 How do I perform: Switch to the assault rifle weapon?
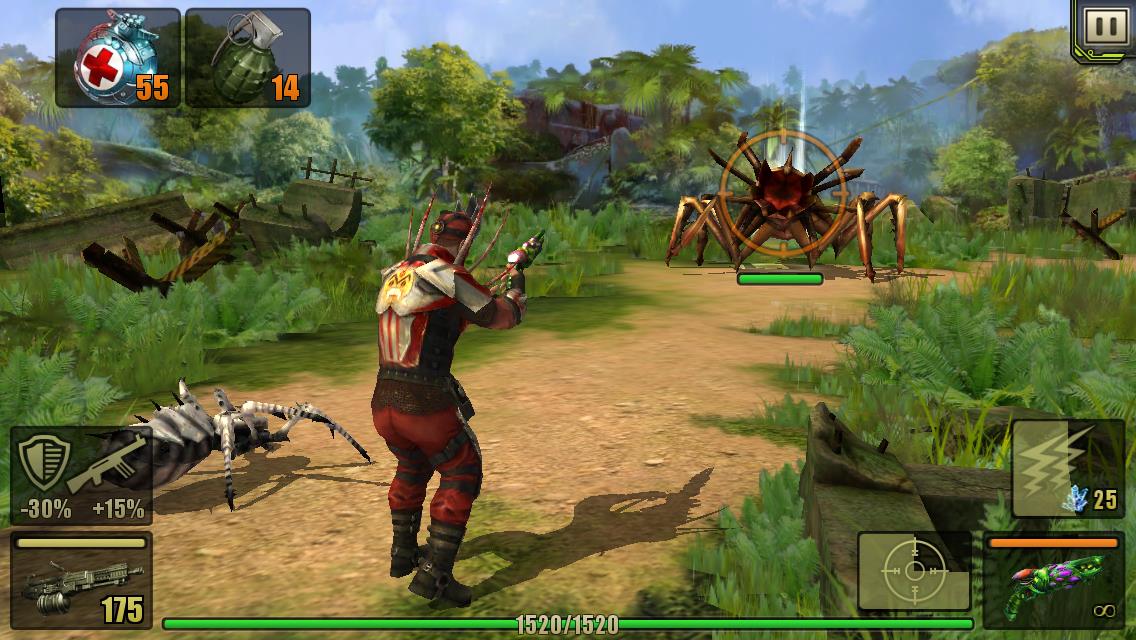[81, 581]
